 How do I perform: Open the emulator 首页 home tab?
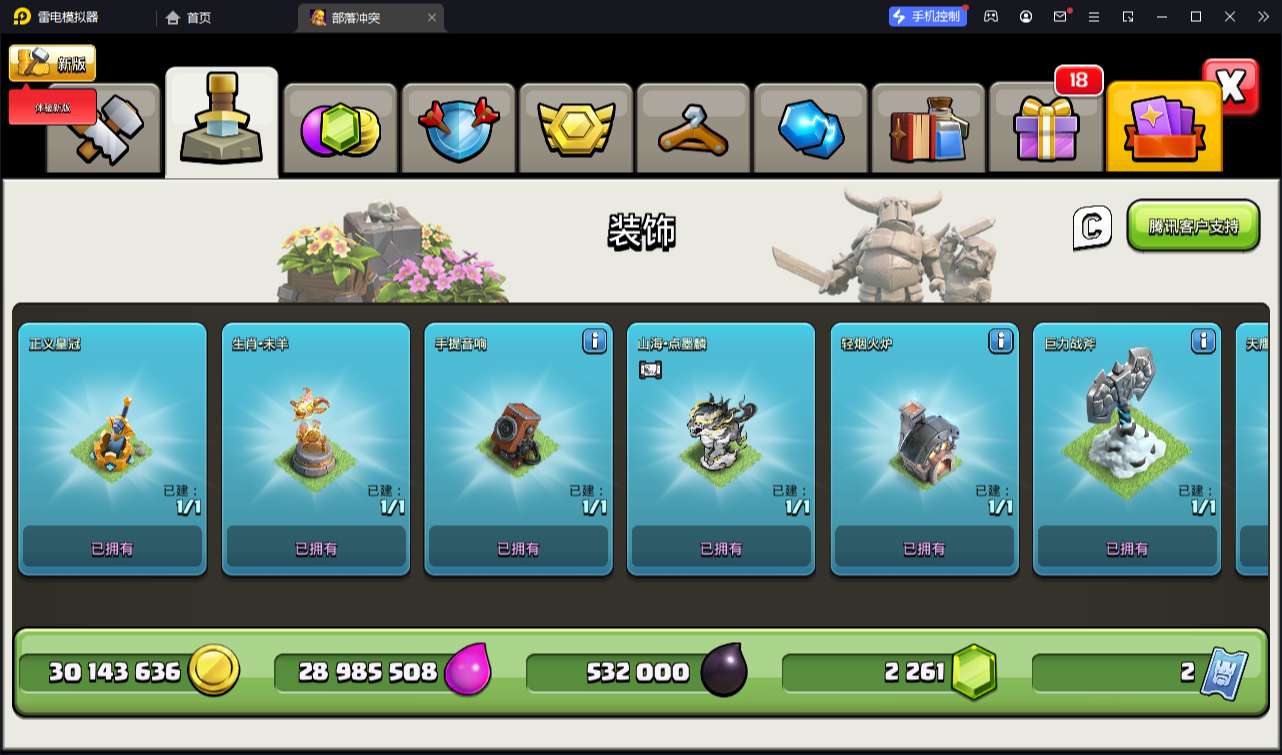coord(189,17)
